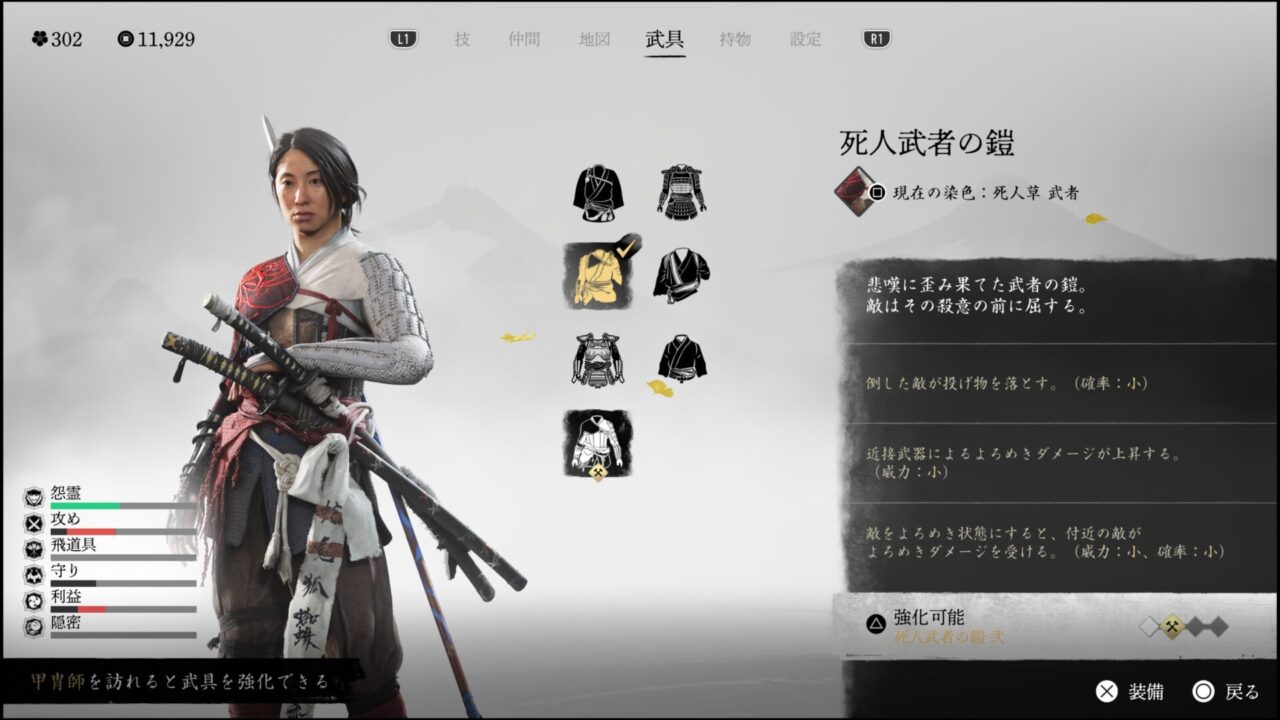Screen dimensions: 1280x720
Task: Show the 地図 tab
Action: coord(594,40)
